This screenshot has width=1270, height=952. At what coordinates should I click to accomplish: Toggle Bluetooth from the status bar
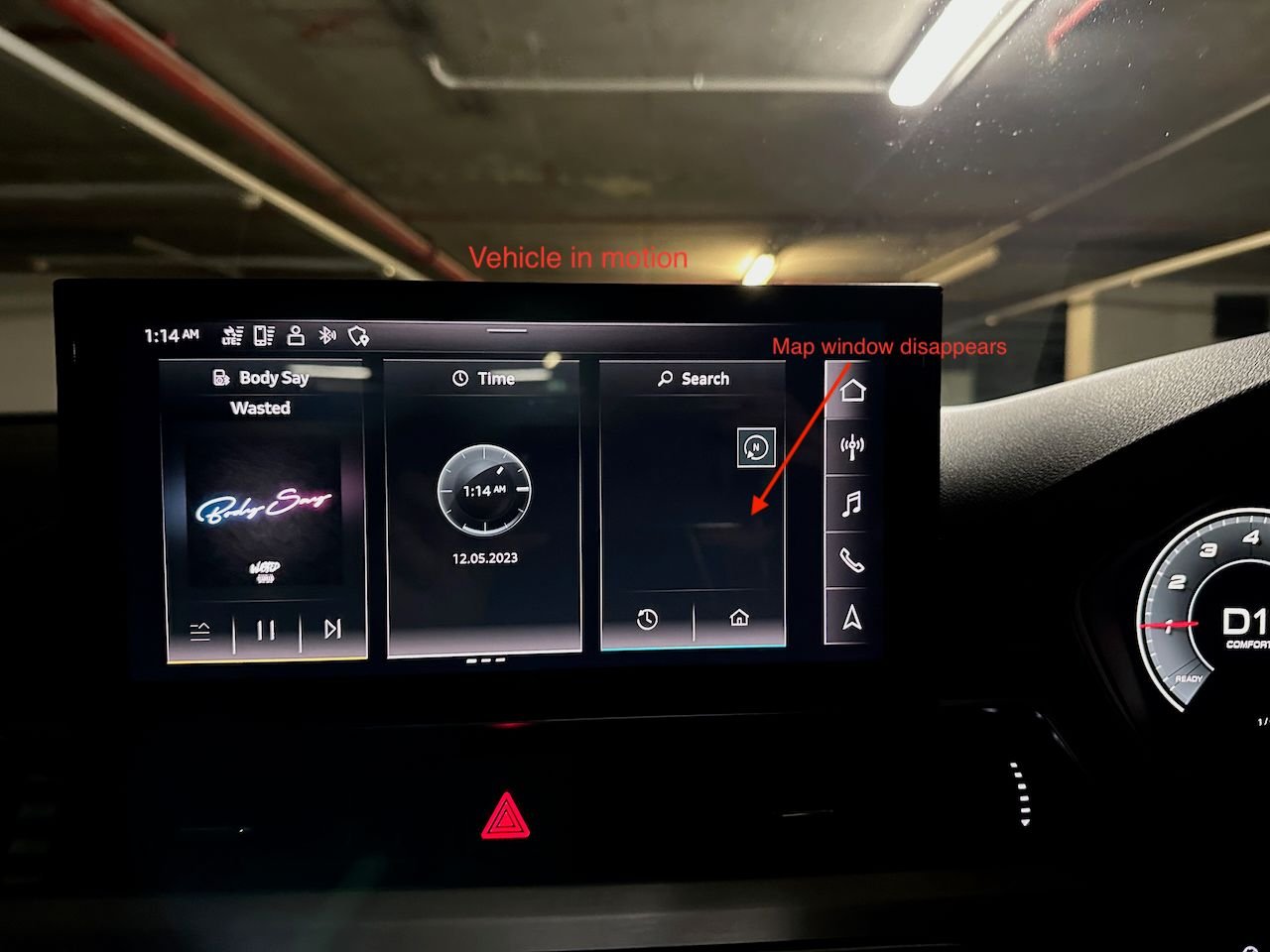point(325,335)
